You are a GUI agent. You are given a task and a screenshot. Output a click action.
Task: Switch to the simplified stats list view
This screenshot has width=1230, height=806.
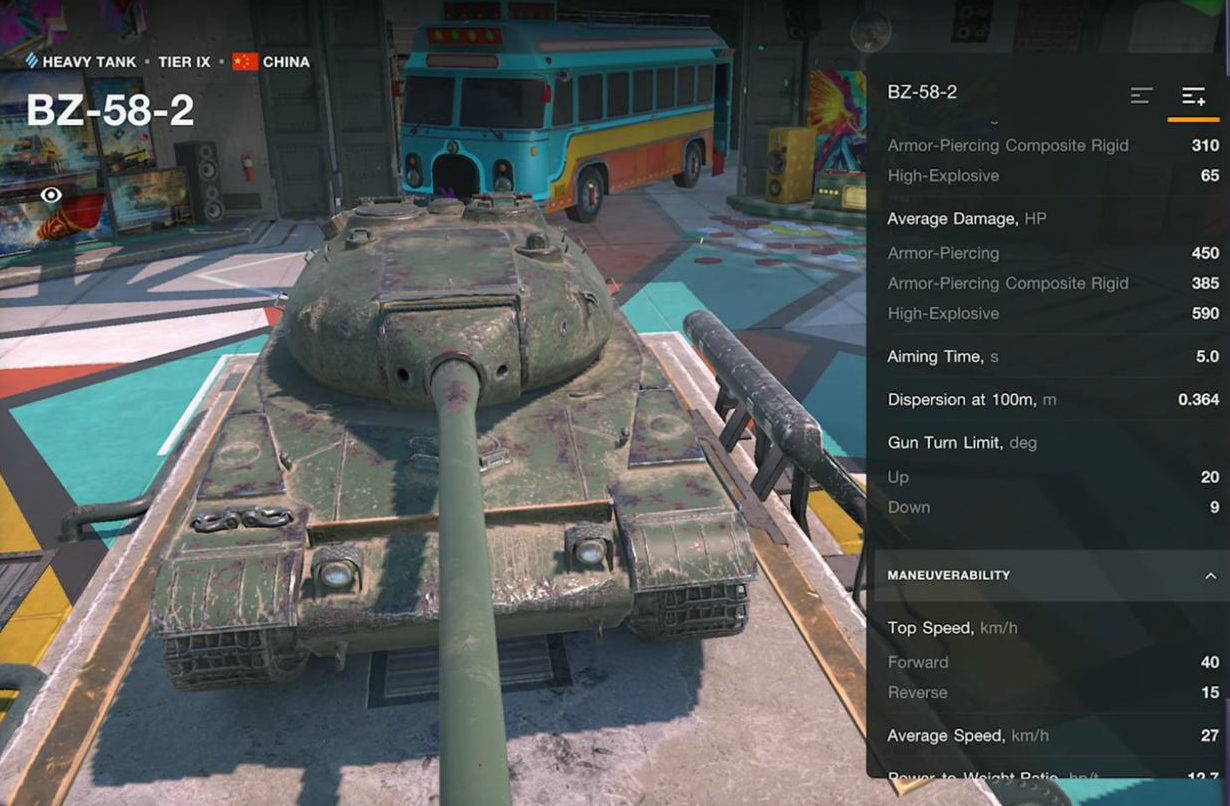pyautogui.click(x=1141, y=96)
